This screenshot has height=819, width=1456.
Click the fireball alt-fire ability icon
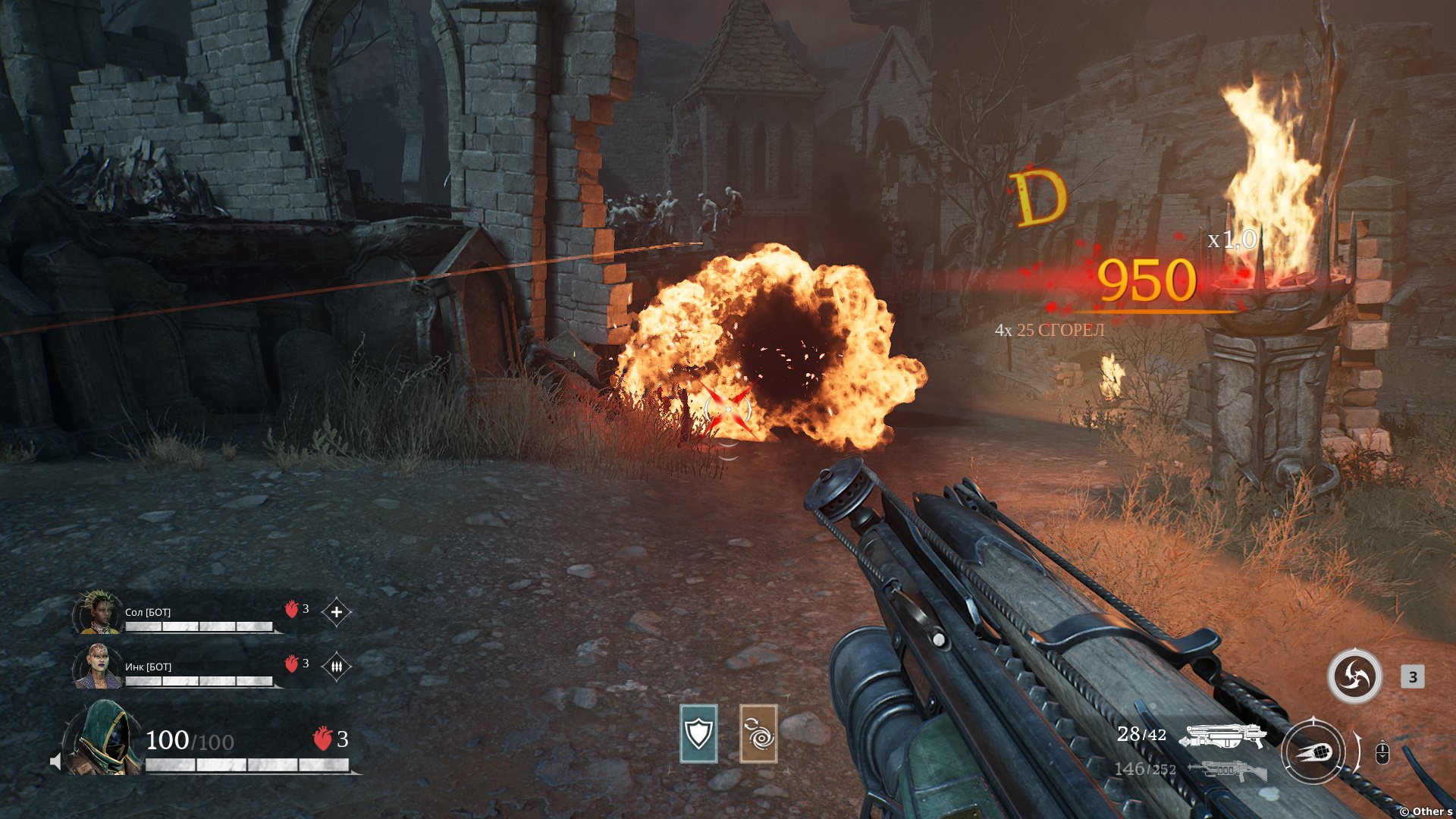pyautogui.click(x=1313, y=752)
